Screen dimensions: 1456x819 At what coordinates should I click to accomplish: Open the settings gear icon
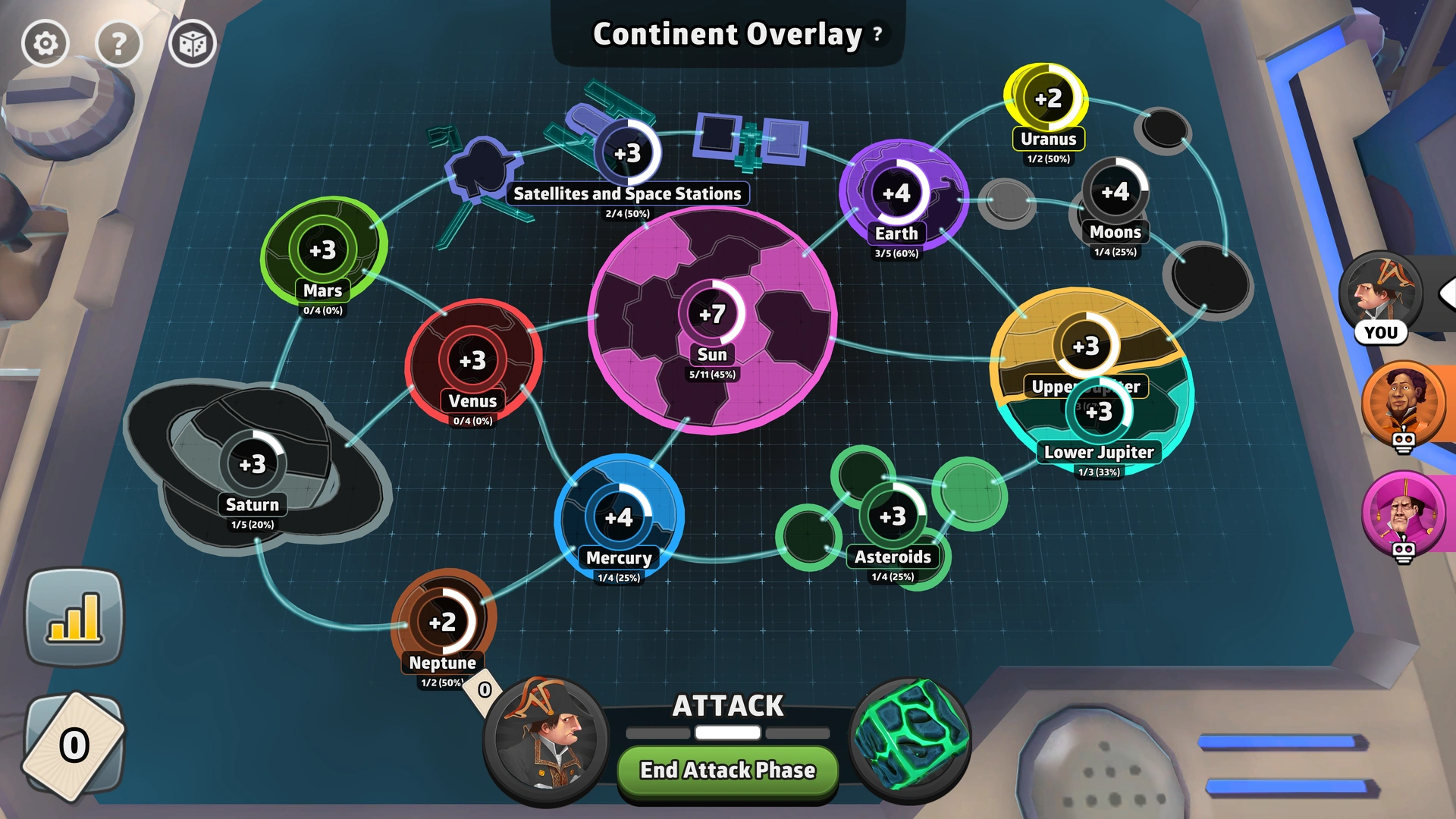tap(45, 43)
